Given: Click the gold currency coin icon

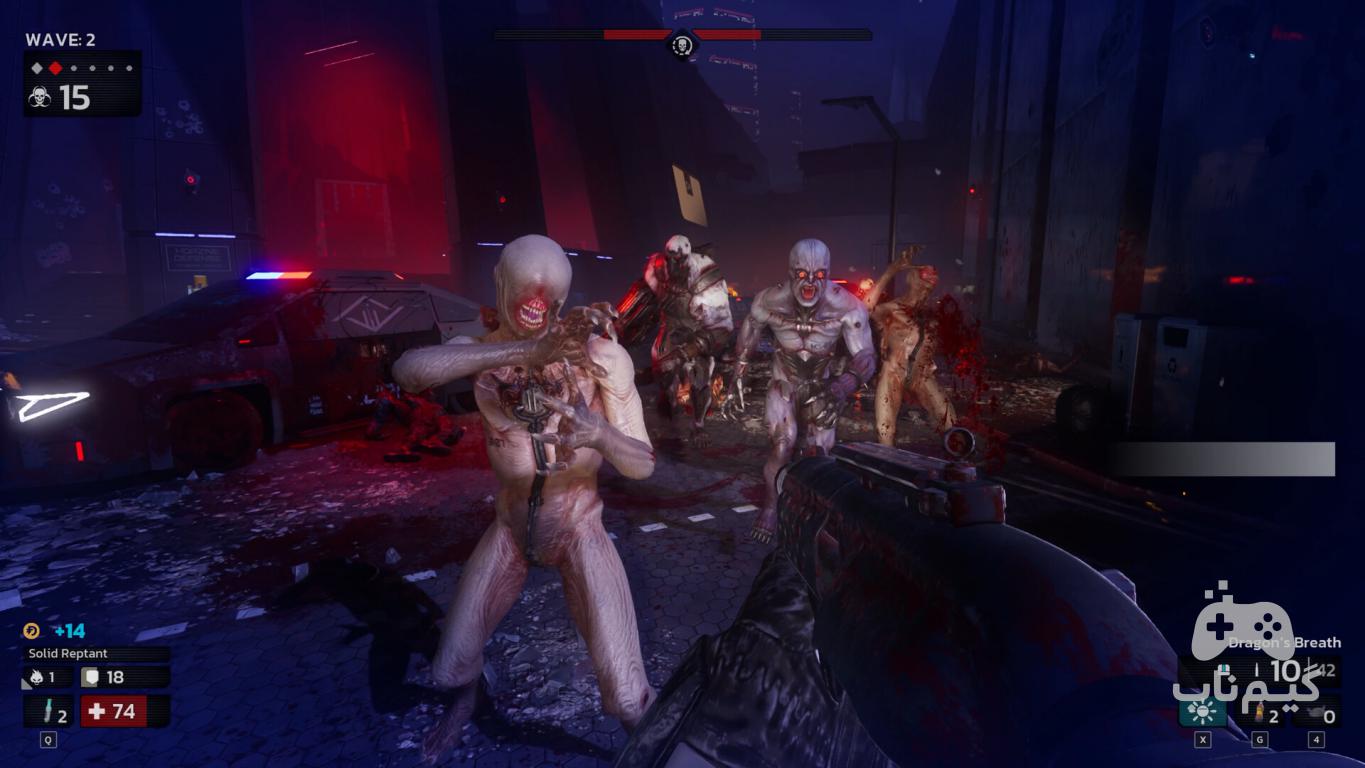Looking at the screenshot, I should (x=32, y=631).
